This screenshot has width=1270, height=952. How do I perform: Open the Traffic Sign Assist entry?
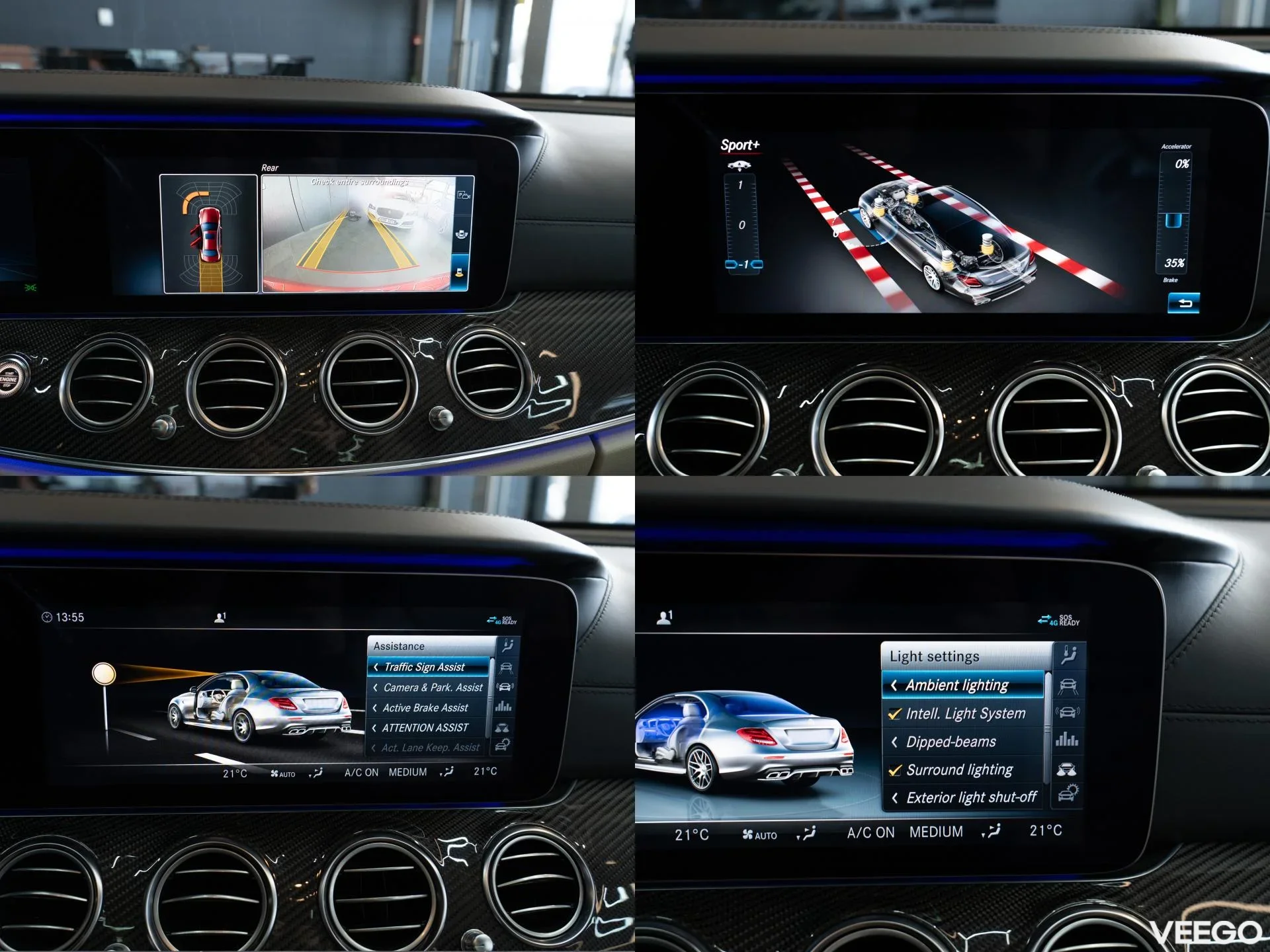(428, 667)
